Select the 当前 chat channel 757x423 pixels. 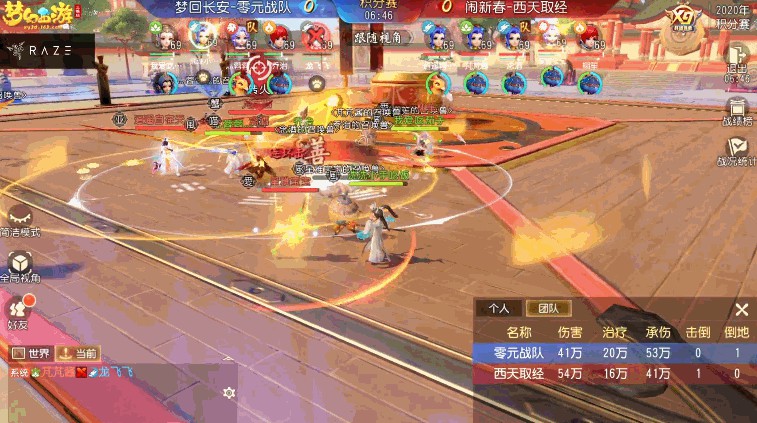[x=78, y=353]
